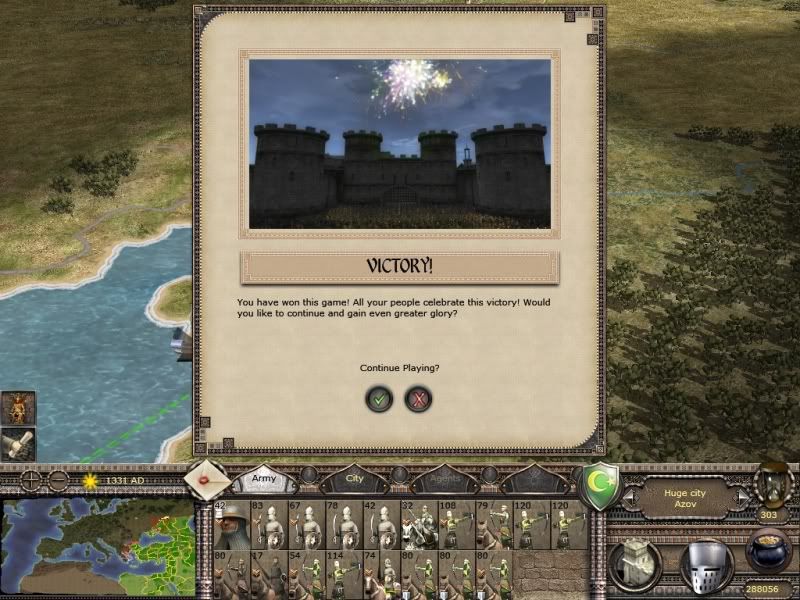Viewport: 800px width, 600px height.
Task: Select the Agents tab
Action: click(444, 480)
